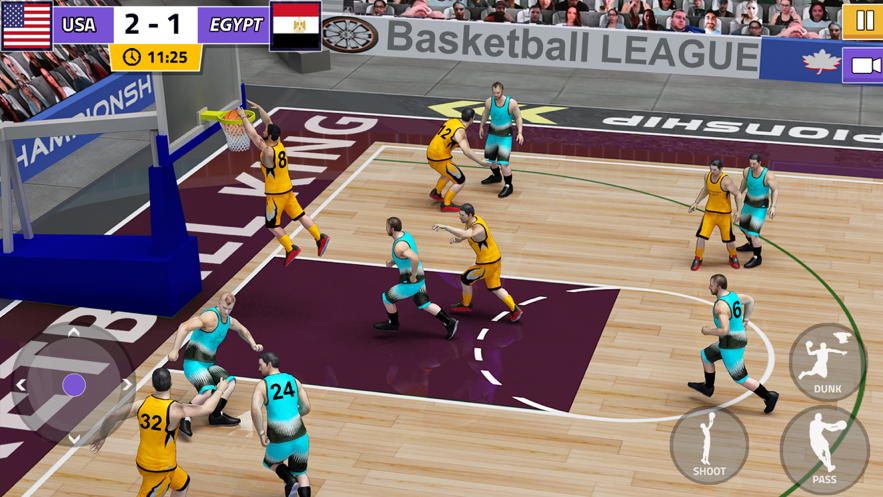Screen dimensions: 883x497
Task: Tap the joystick's up arrow
Action: [x=74, y=332]
